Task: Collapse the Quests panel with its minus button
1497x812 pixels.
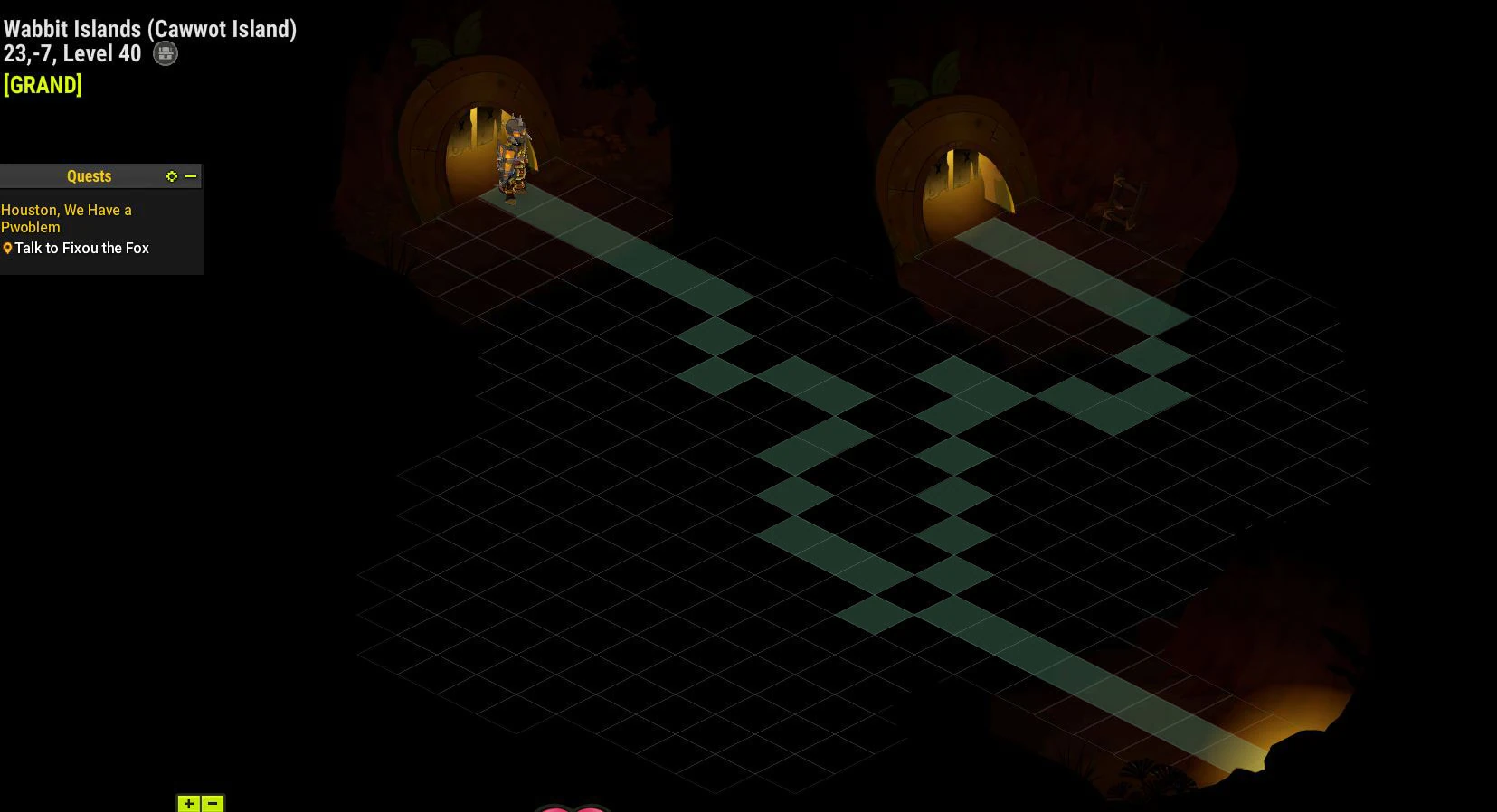Action: [191, 176]
